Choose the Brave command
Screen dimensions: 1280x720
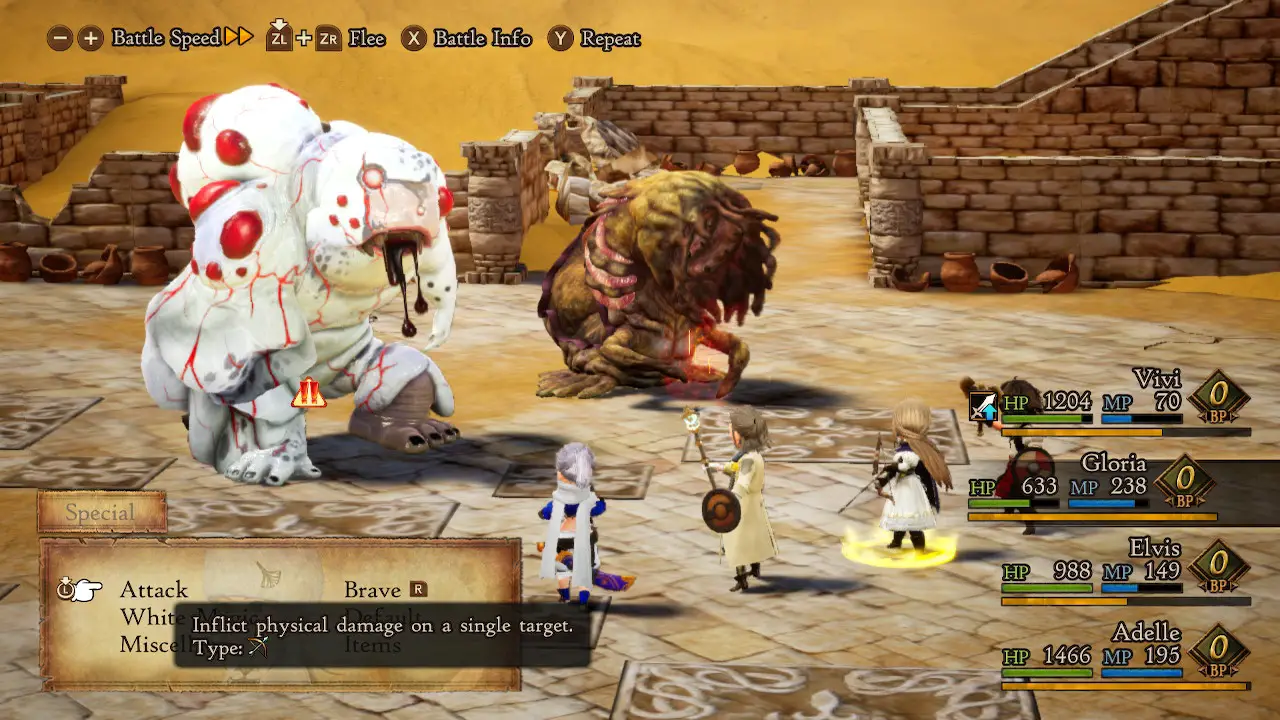pos(372,590)
